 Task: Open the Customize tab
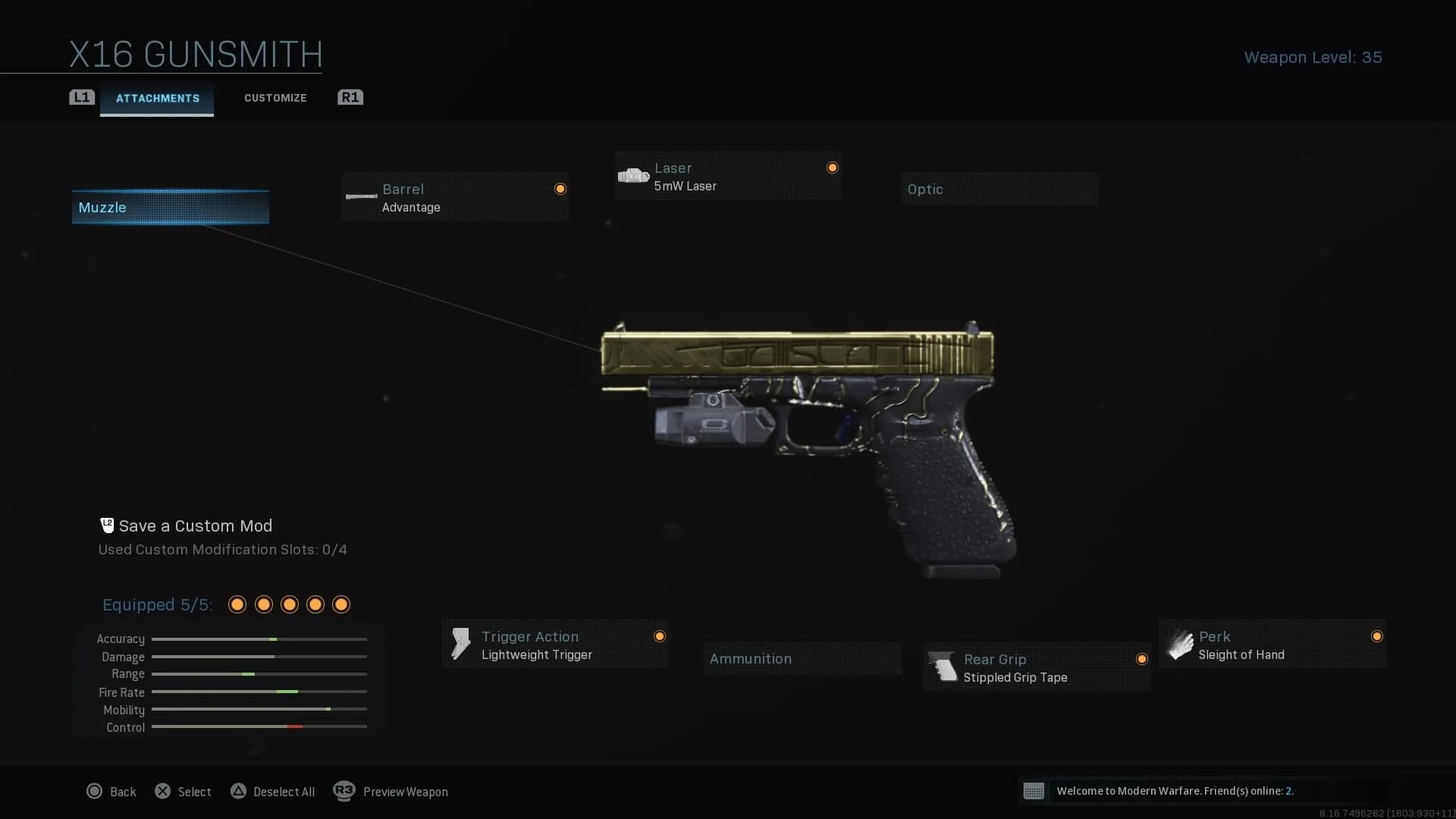point(275,98)
